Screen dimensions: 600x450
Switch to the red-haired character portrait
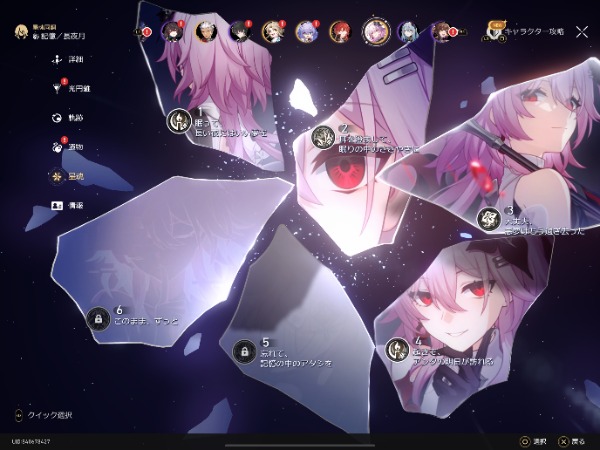click(340, 32)
